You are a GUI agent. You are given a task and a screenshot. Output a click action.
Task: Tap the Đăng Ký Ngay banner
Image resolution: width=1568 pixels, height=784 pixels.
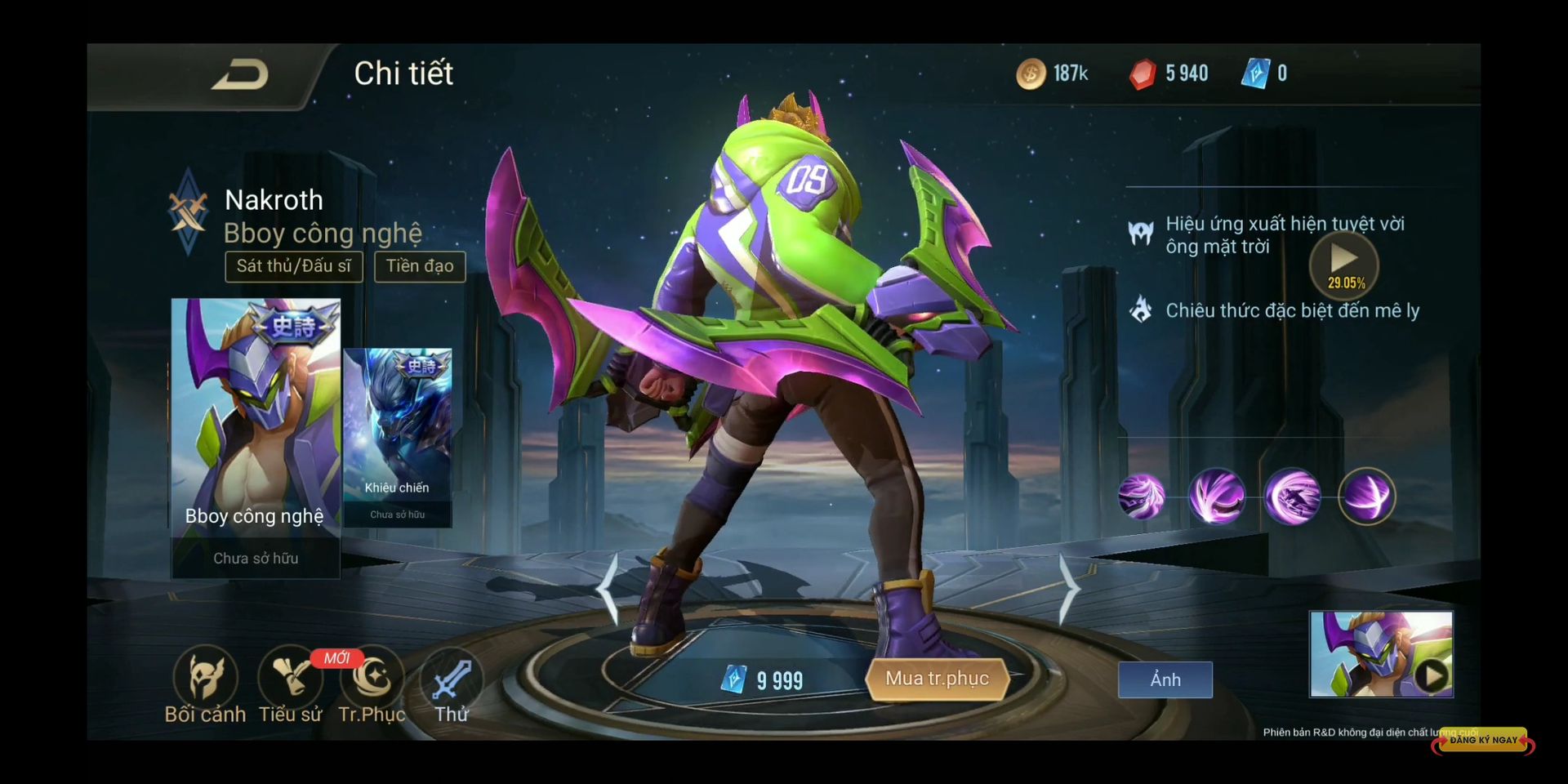pos(1482,740)
